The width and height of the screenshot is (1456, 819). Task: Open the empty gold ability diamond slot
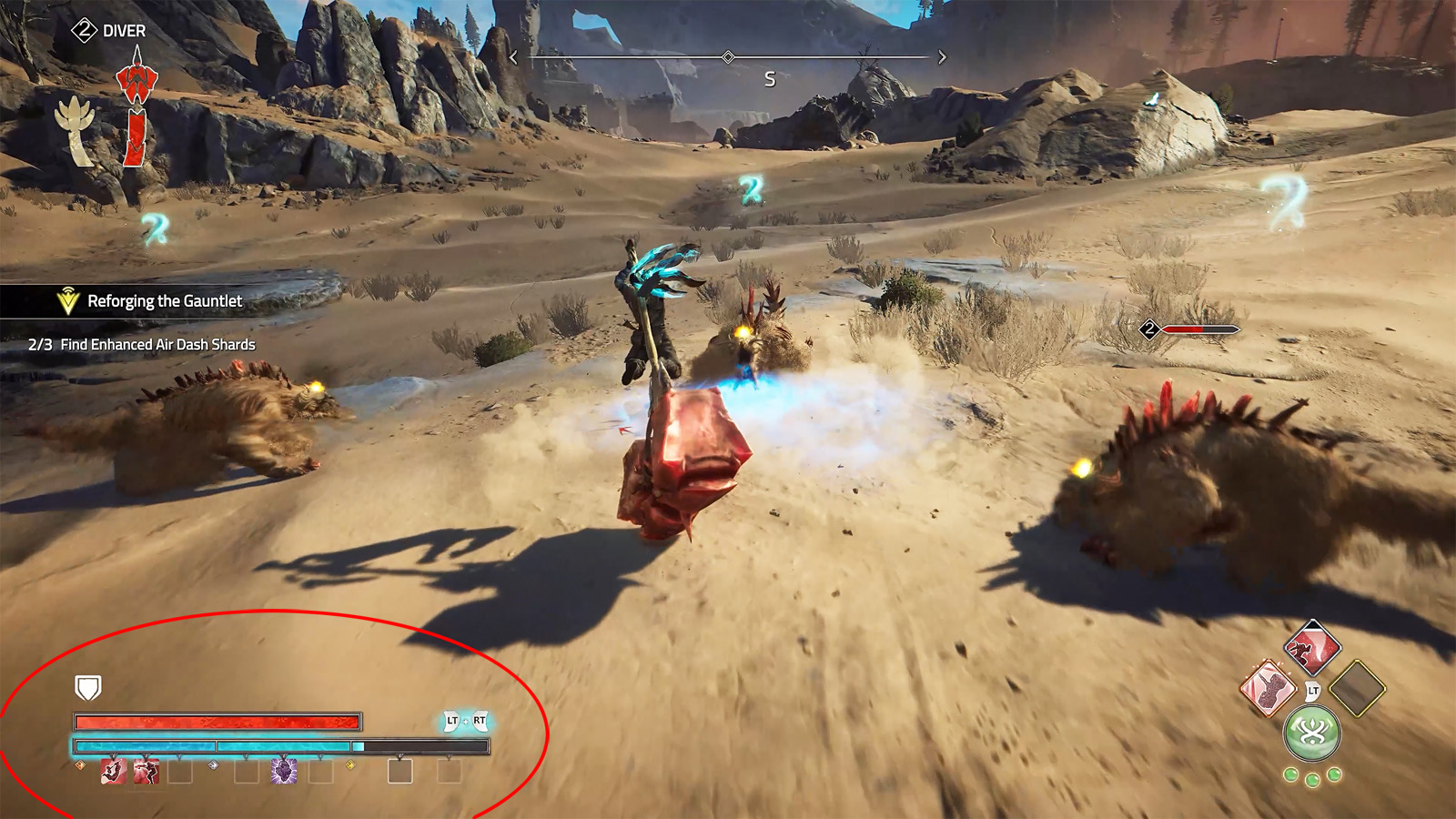[x=1356, y=690]
